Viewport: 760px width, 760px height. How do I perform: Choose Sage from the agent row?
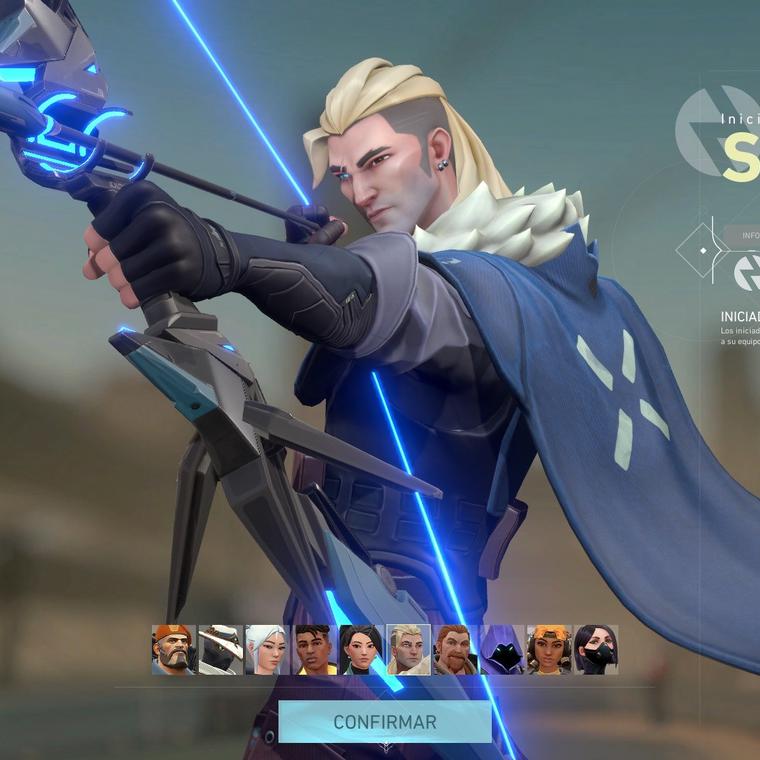point(361,650)
